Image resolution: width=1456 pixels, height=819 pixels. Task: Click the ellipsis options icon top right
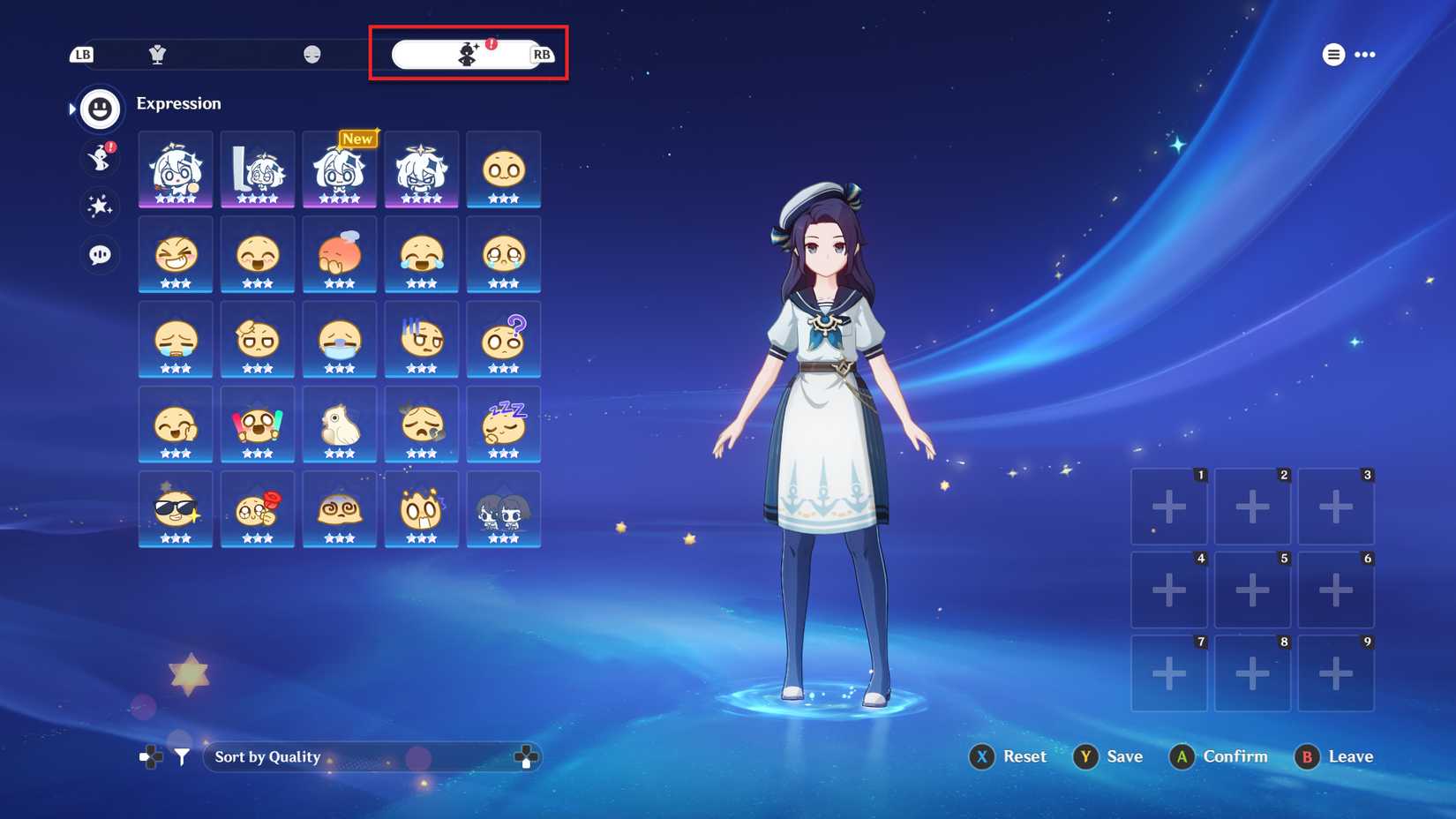[x=1364, y=55]
